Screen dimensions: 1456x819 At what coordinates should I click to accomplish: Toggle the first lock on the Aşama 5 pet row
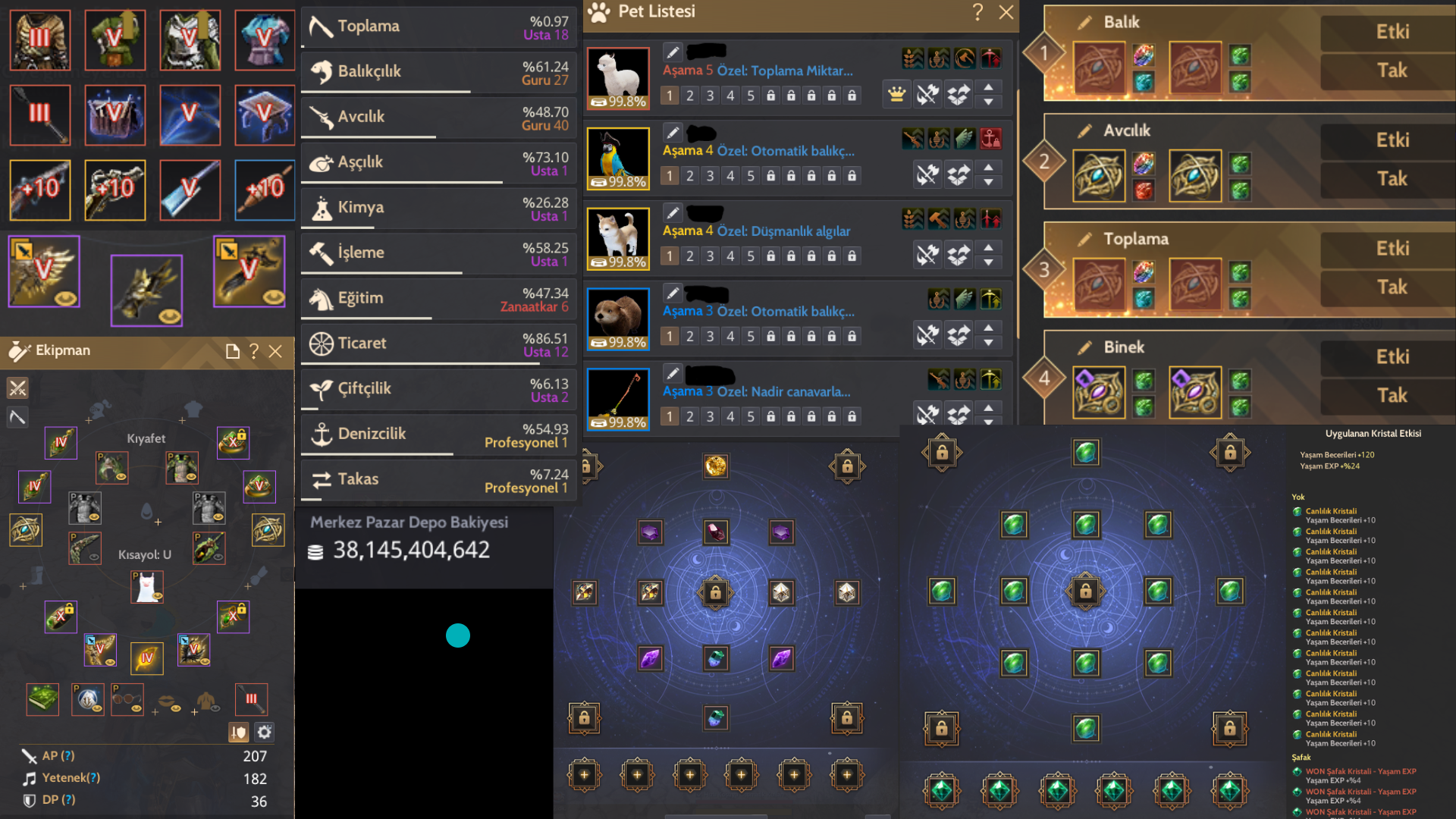tap(770, 95)
